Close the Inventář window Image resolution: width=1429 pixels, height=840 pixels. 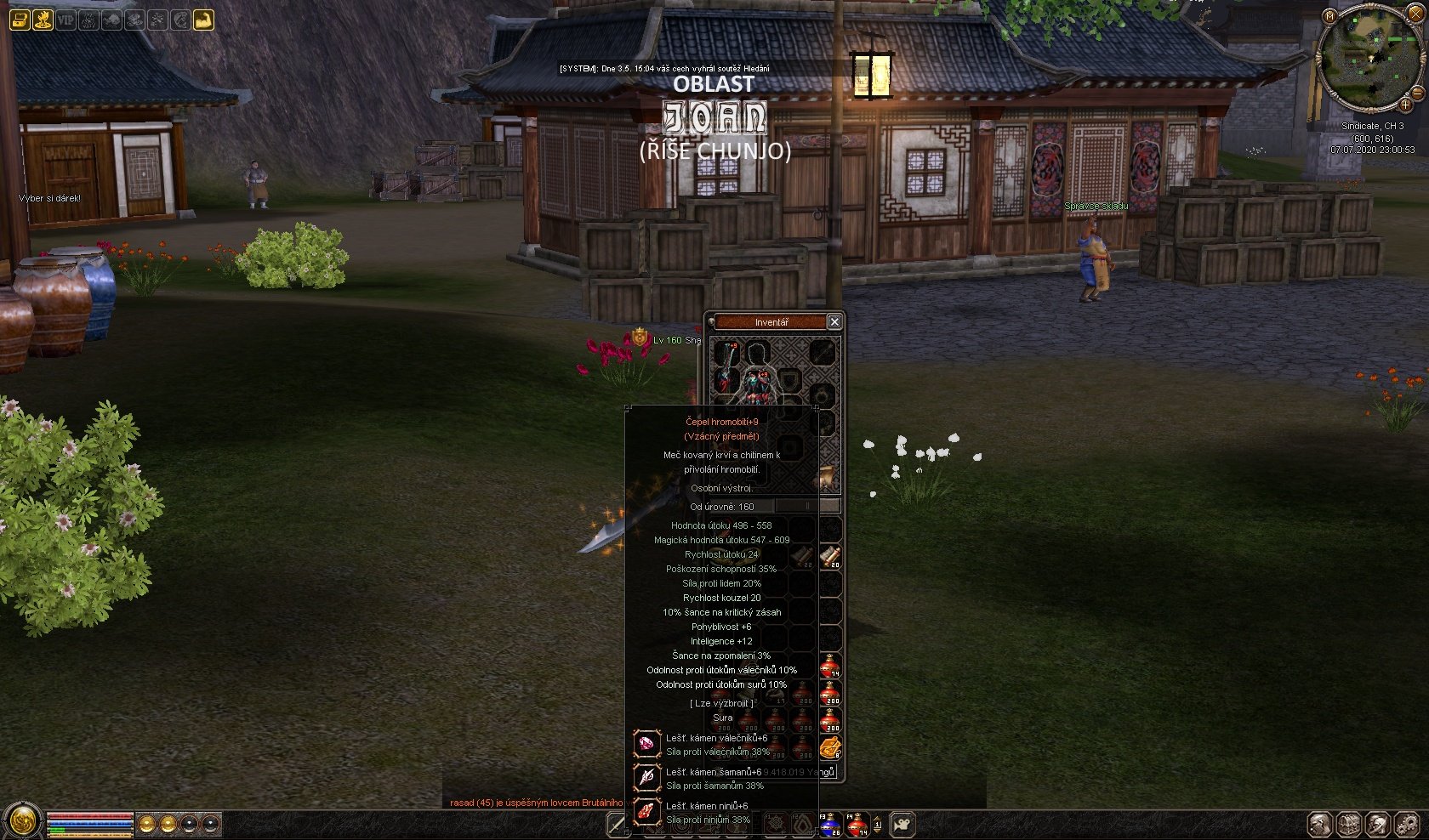click(834, 321)
